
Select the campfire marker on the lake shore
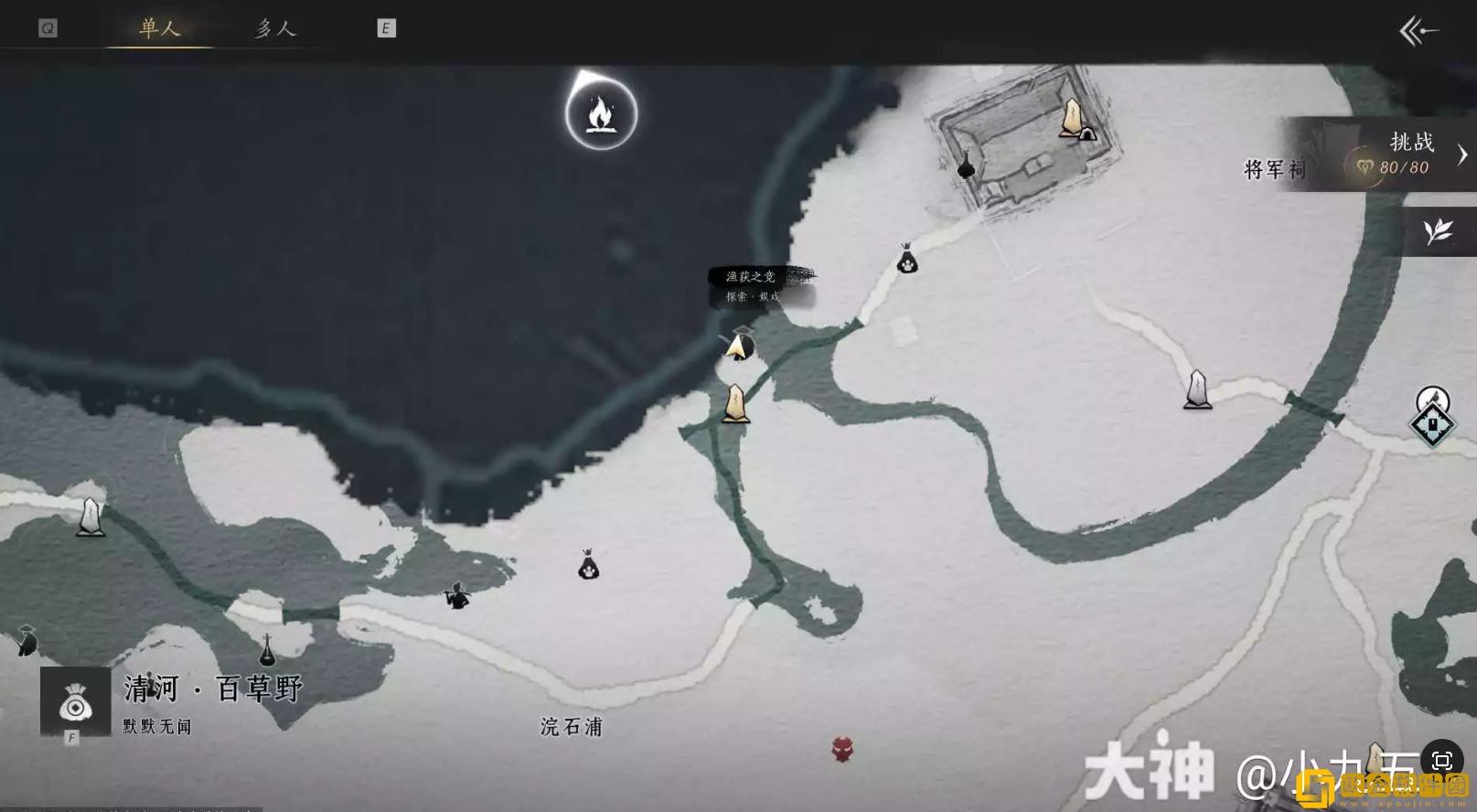601,112
